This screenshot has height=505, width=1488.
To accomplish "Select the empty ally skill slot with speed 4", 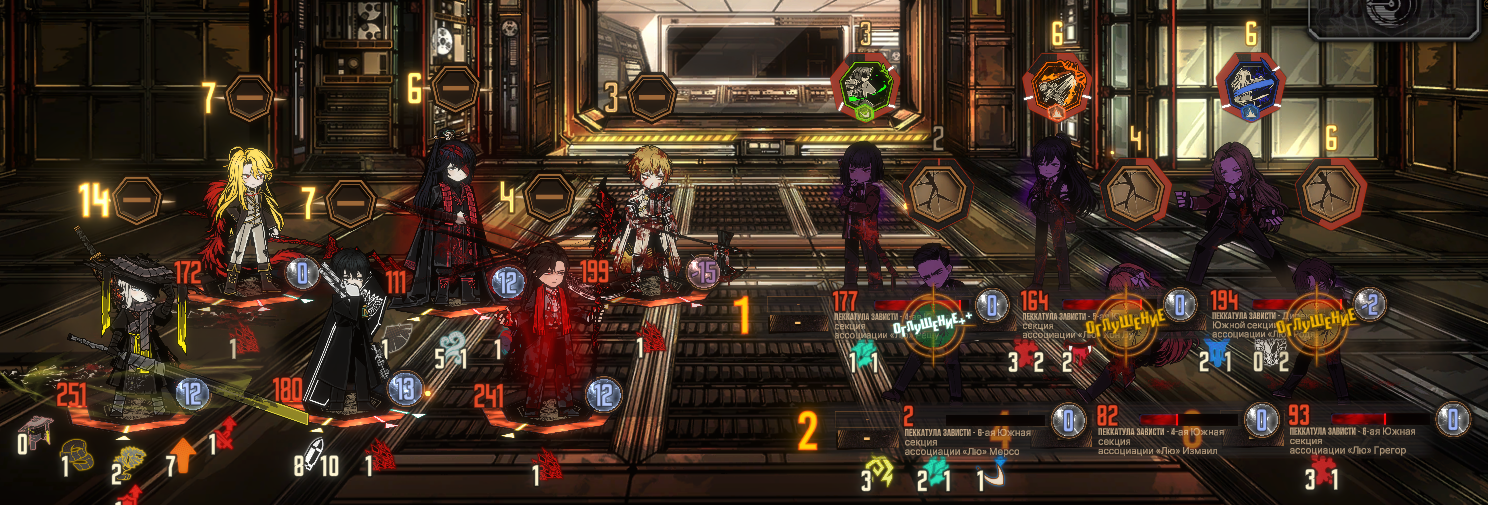I will click(549, 198).
